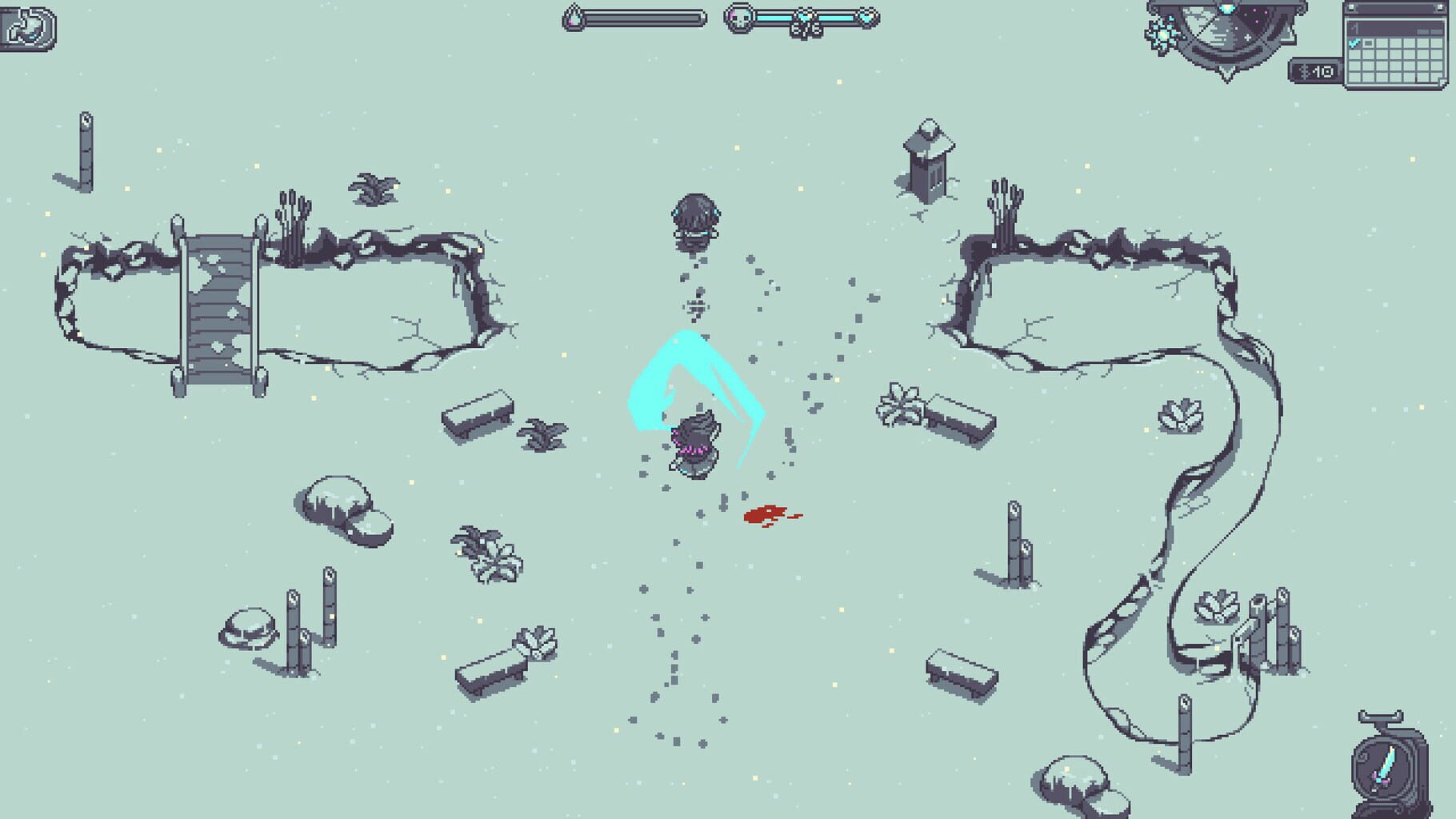1456x819 pixels.
Task: Check the second calendar day cell
Action: coord(1368,44)
